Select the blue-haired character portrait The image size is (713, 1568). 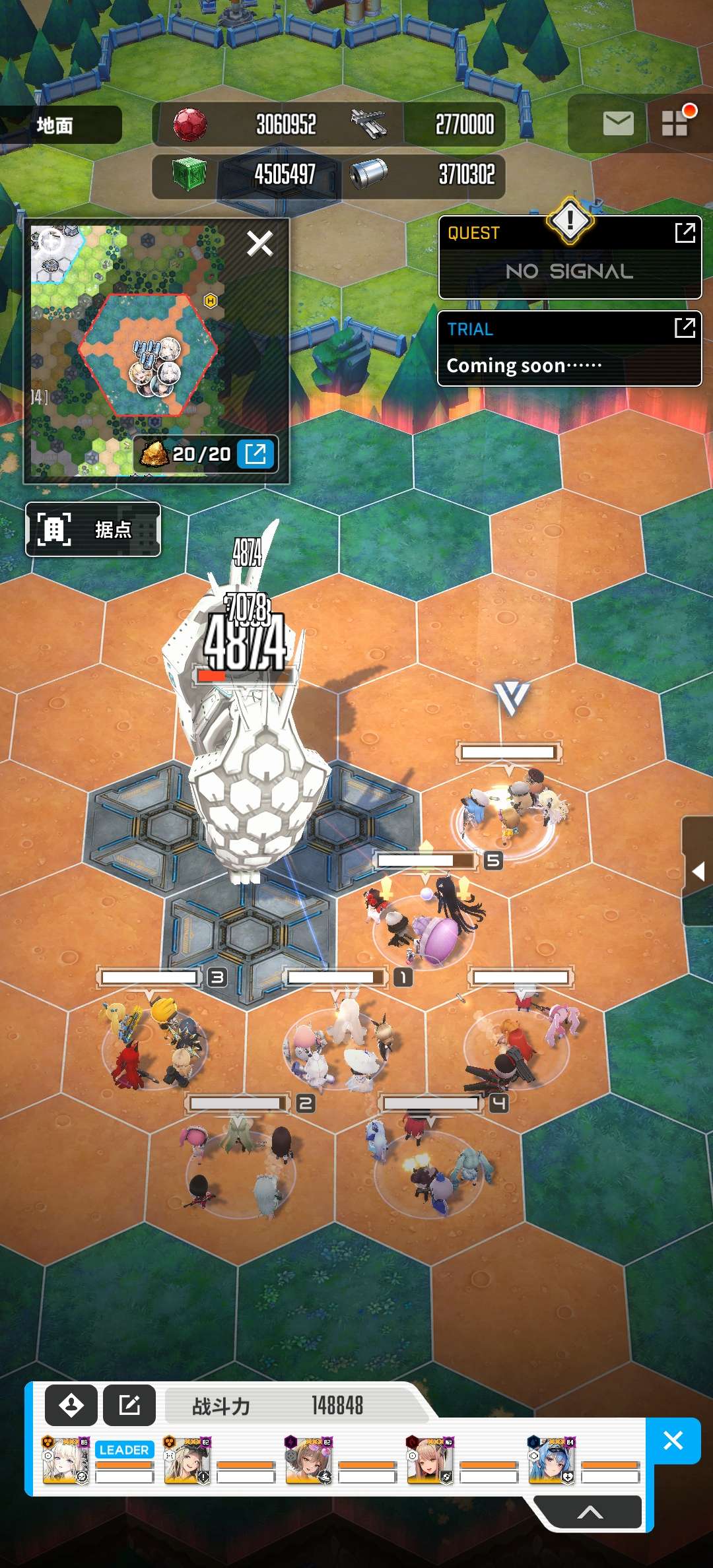(551, 1460)
